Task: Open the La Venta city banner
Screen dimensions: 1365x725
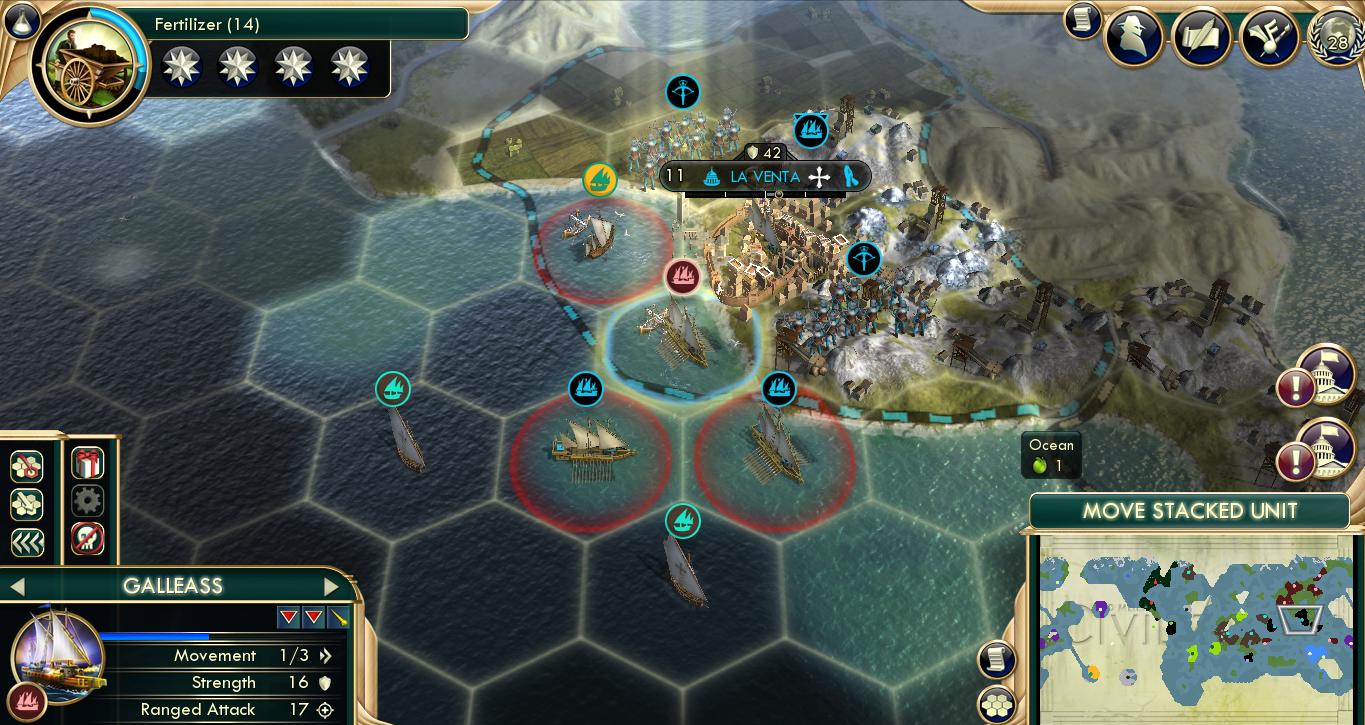Action: coord(763,176)
